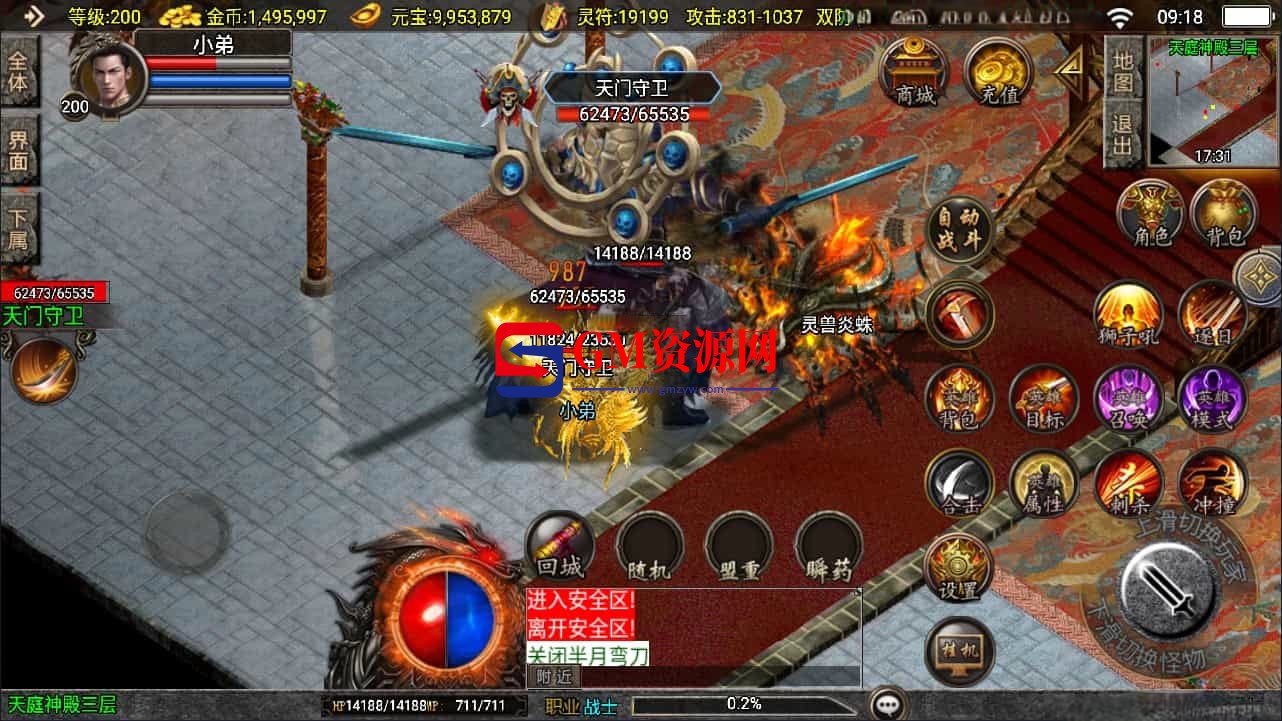Open the 英雄目标 hero target button
The width and height of the screenshot is (1282, 721).
[1043, 398]
